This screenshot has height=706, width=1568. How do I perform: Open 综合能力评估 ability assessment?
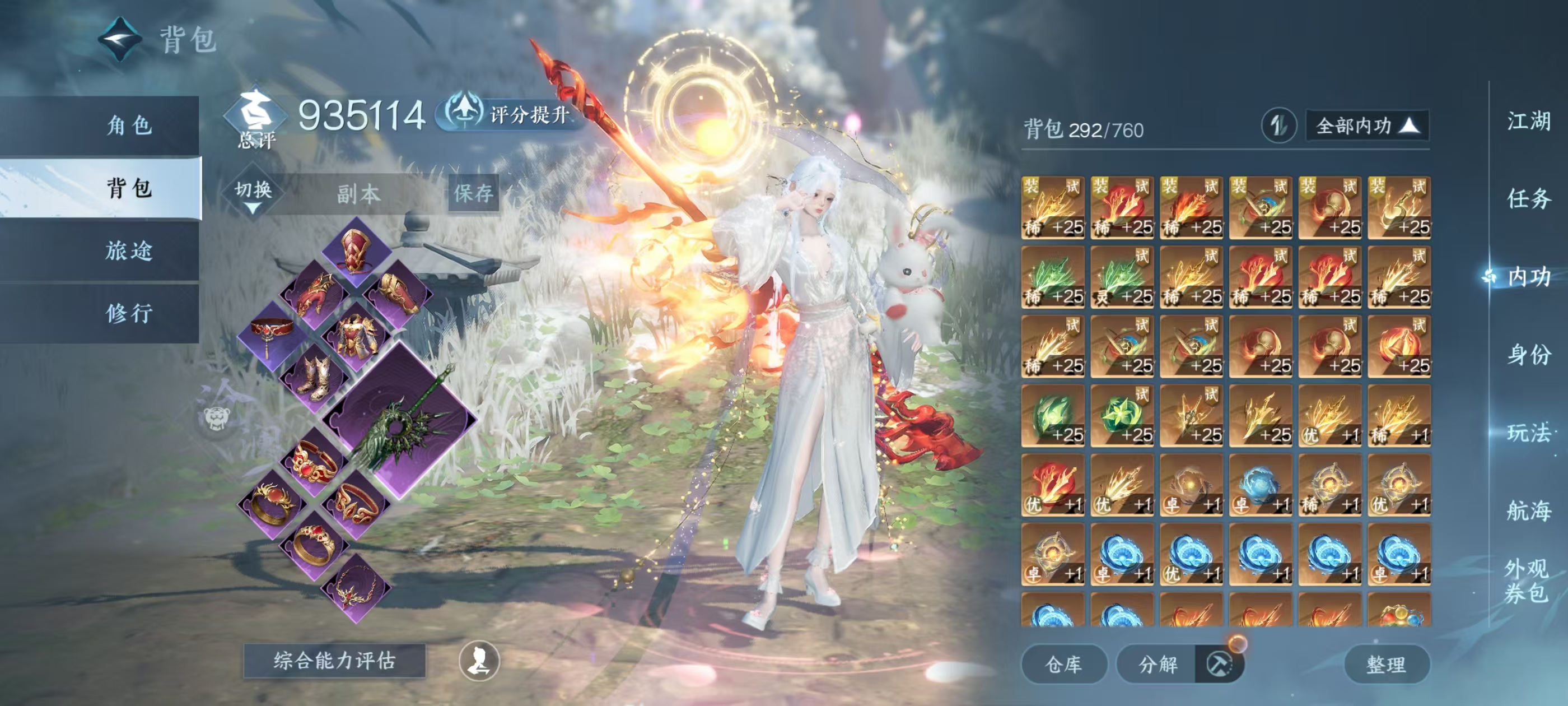pos(334,660)
